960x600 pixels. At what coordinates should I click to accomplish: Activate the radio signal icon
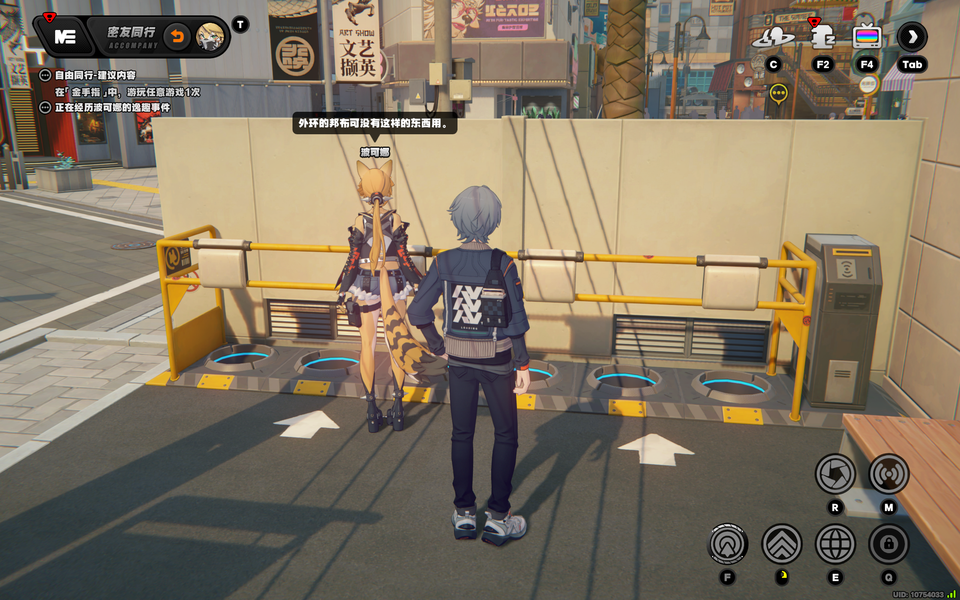[x=888, y=474]
